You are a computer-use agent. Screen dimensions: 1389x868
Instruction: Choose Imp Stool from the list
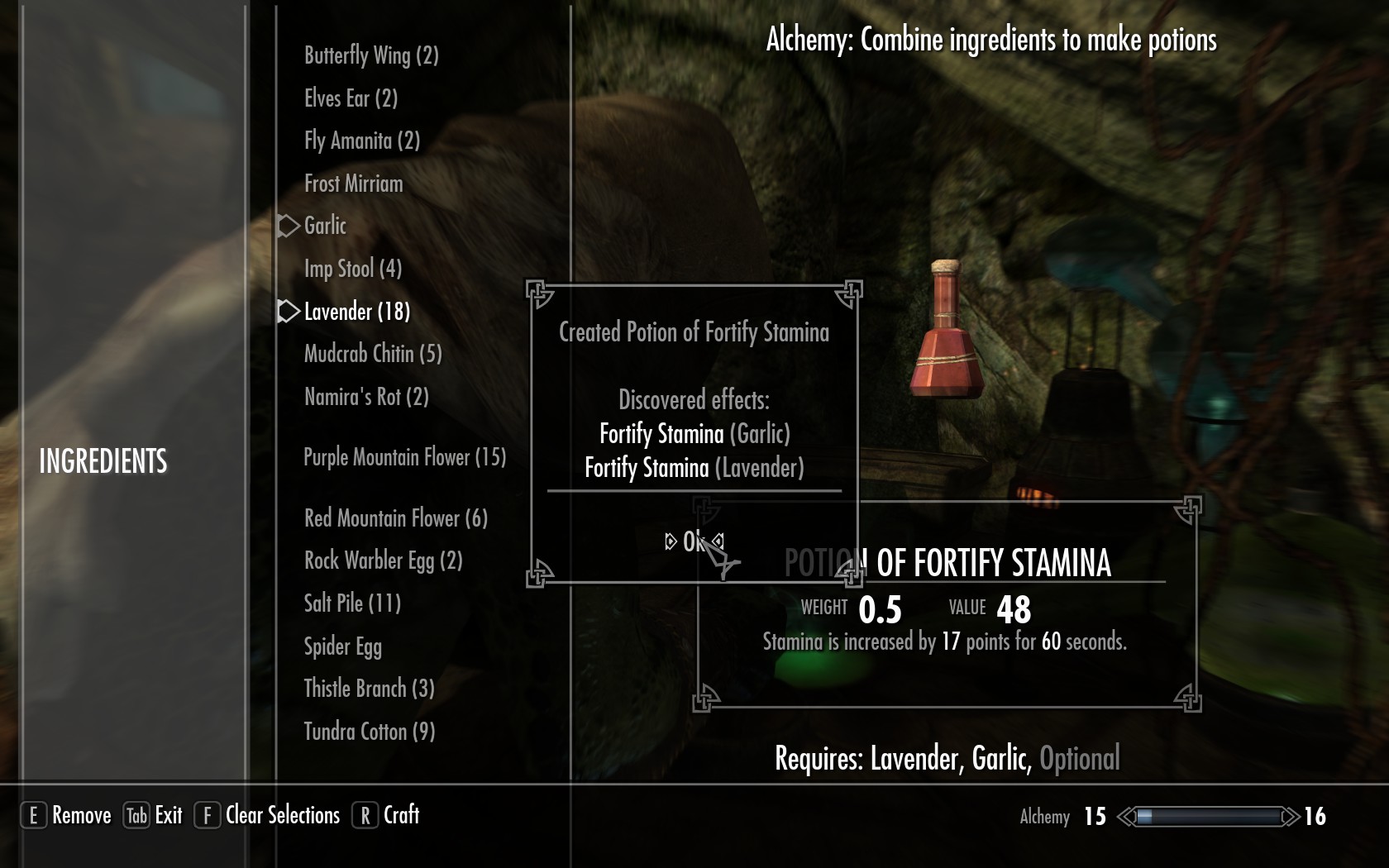pyautogui.click(x=352, y=269)
